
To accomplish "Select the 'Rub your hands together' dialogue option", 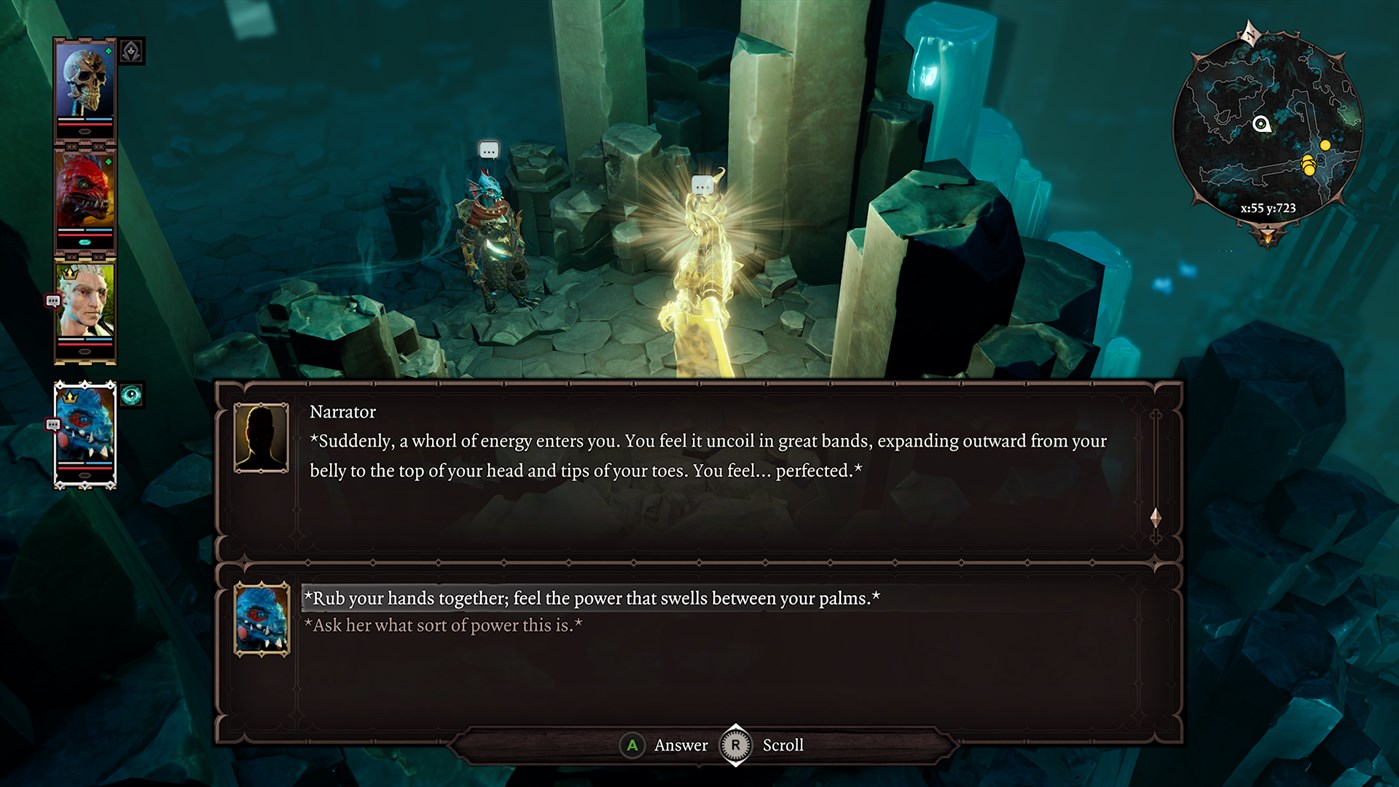I will [x=592, y=597].
